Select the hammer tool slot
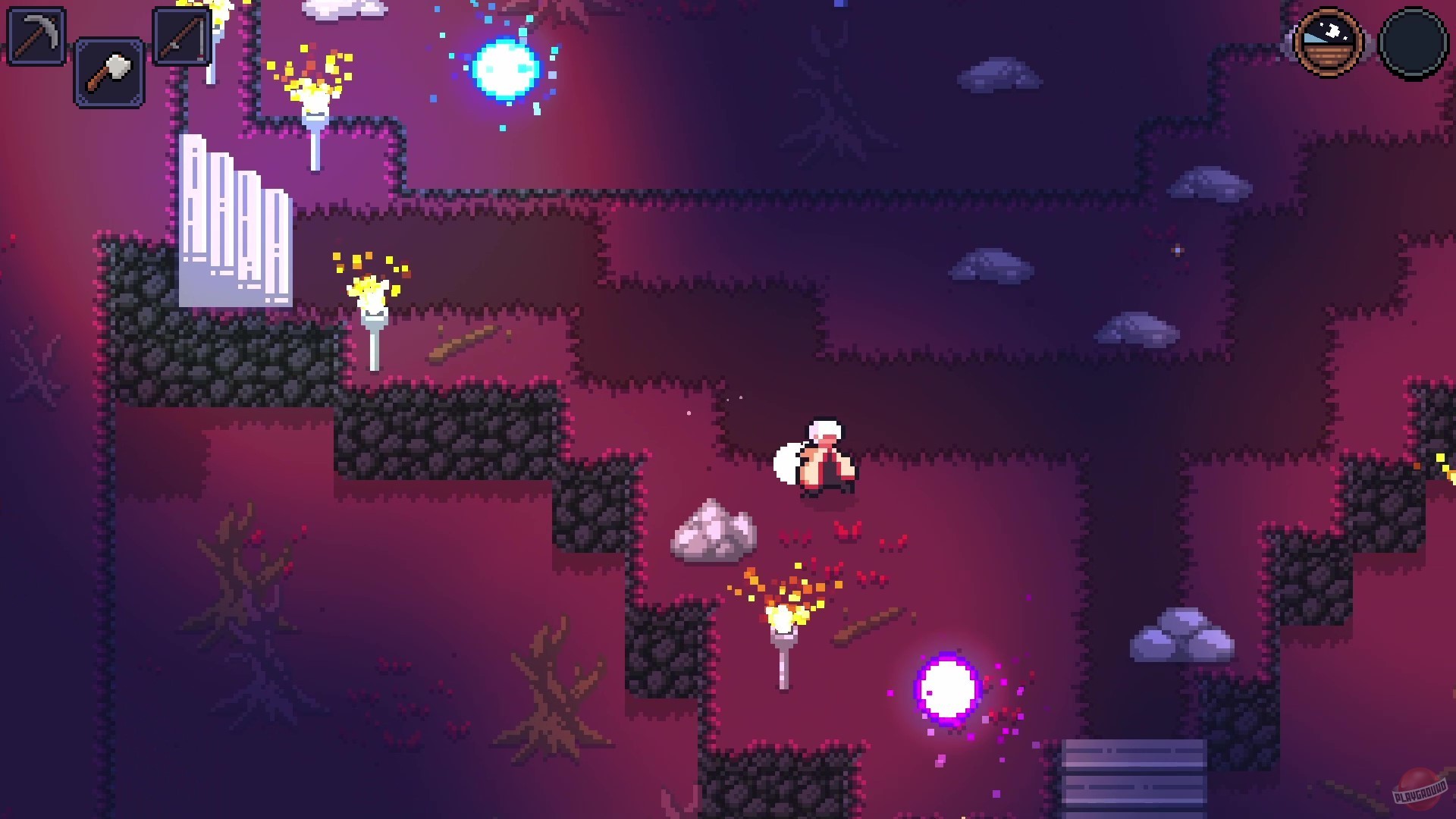 108,74
